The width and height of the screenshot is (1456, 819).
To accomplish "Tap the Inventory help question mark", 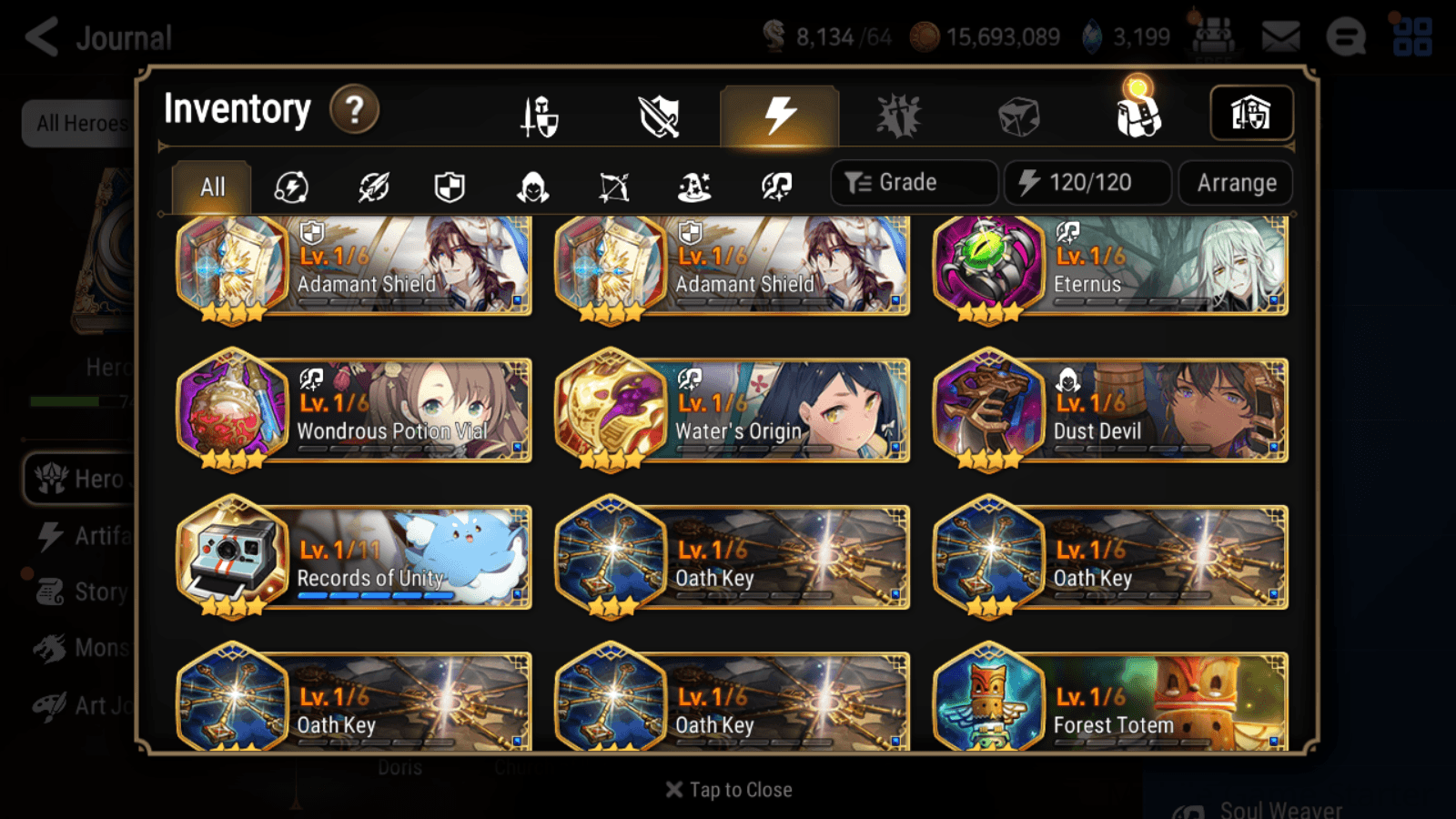I will [354, 109].
